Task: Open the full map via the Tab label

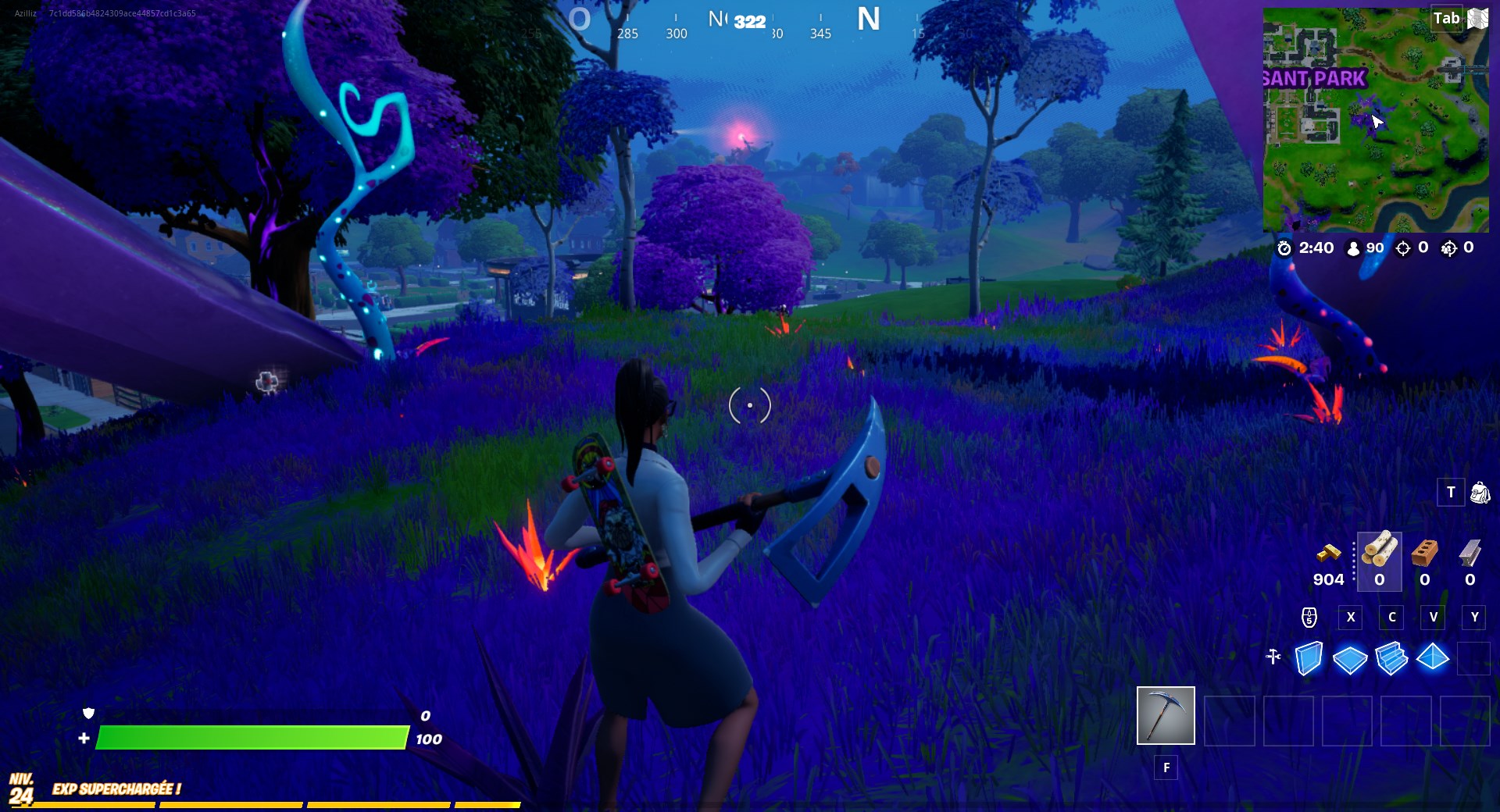Action: point(1448,17)
